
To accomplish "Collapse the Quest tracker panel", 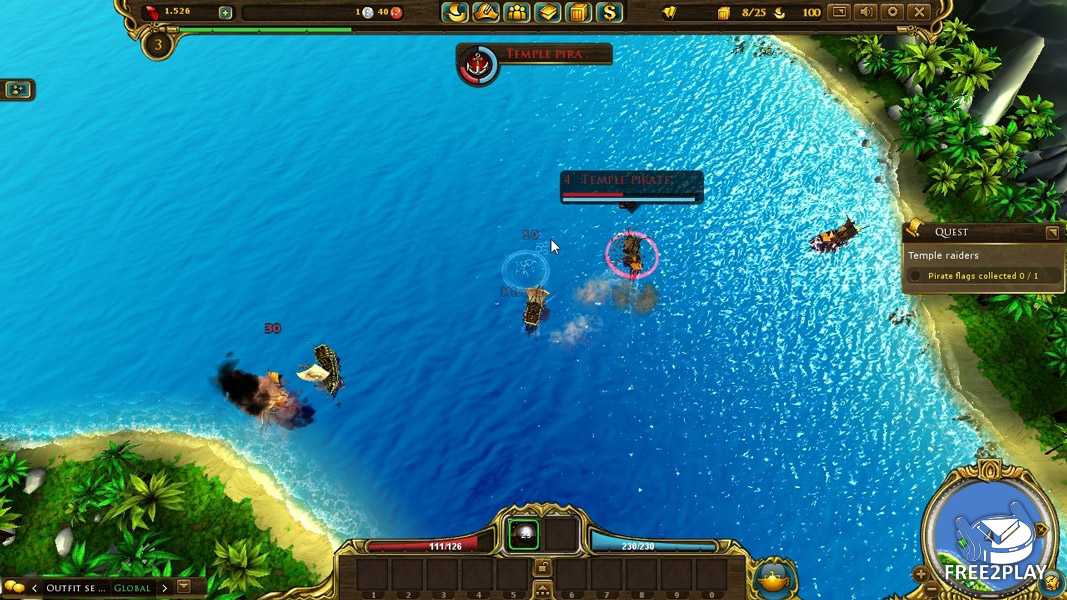I will coord(1052,232).
